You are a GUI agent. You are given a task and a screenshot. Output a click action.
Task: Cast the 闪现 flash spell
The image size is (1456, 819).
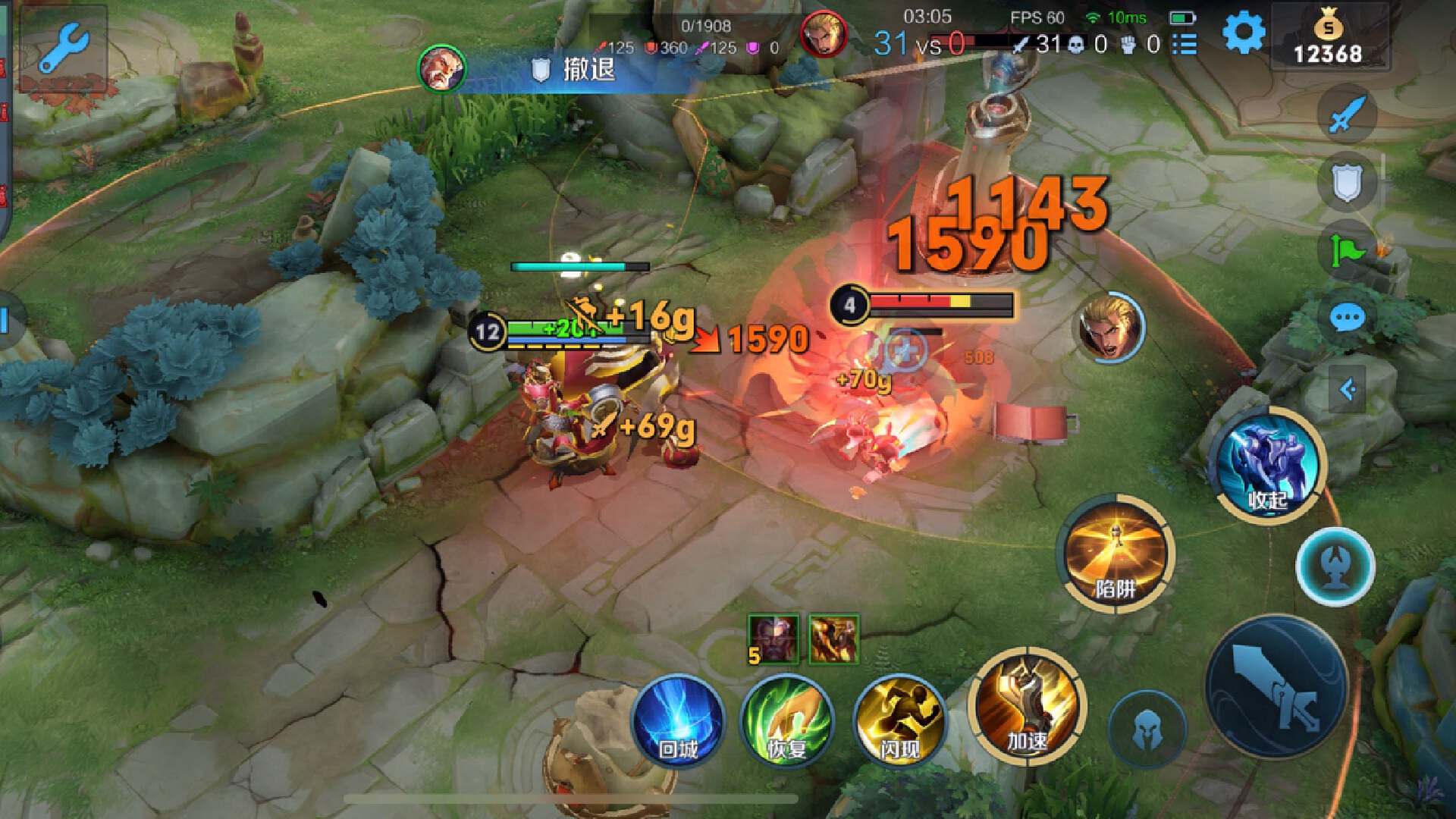point(899,719)
